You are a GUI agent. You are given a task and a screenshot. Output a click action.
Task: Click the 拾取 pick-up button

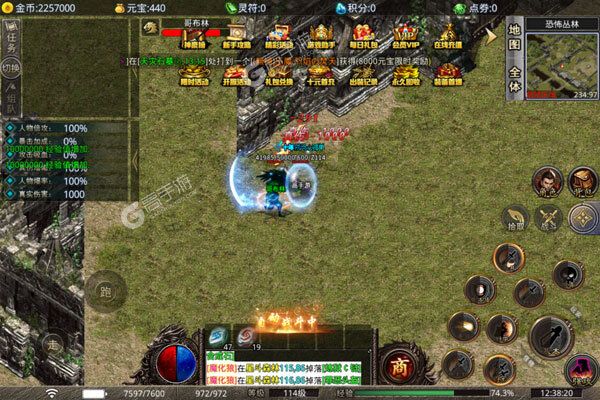(515, 216)
